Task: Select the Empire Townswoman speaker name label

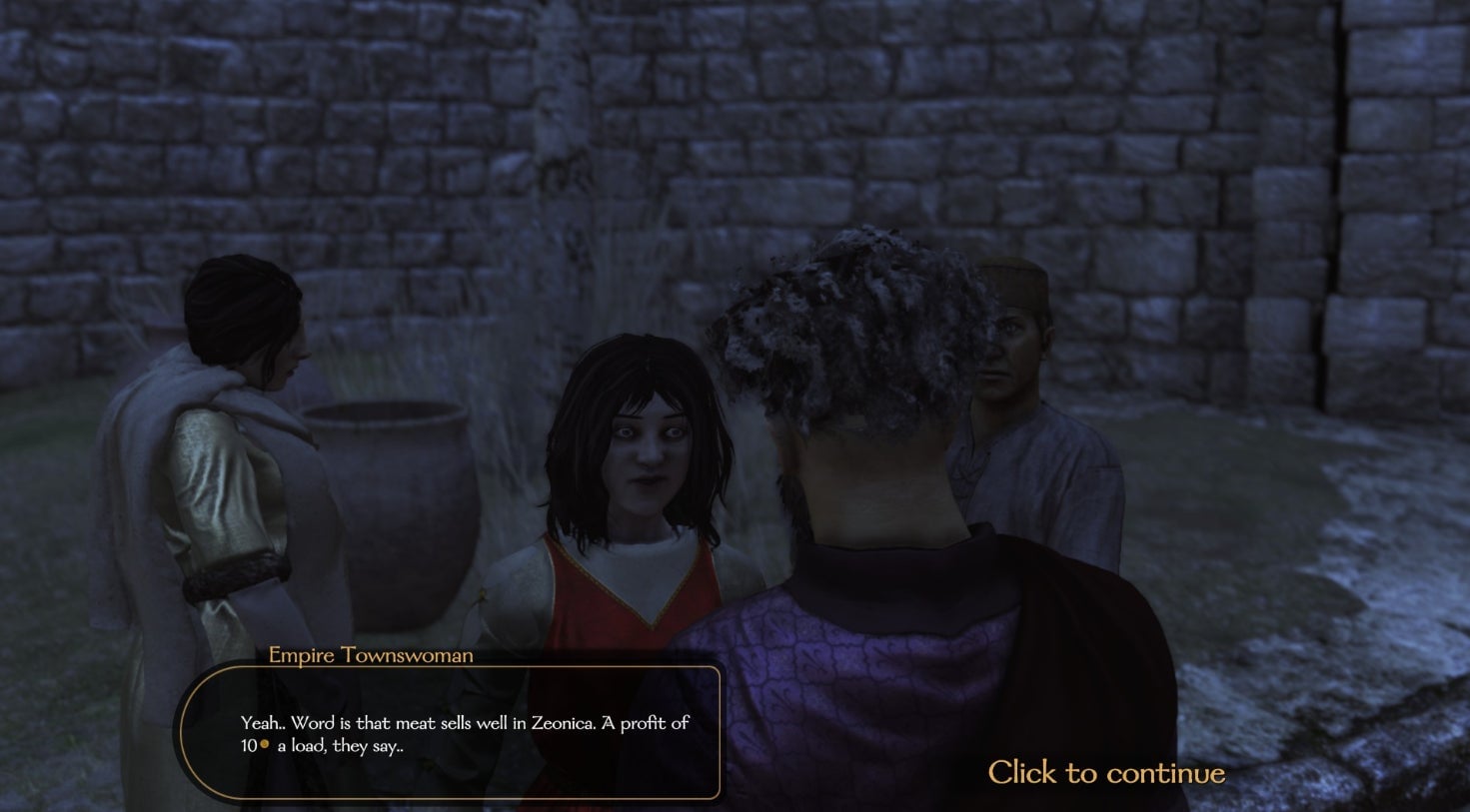Action: (x=371, y=655)
